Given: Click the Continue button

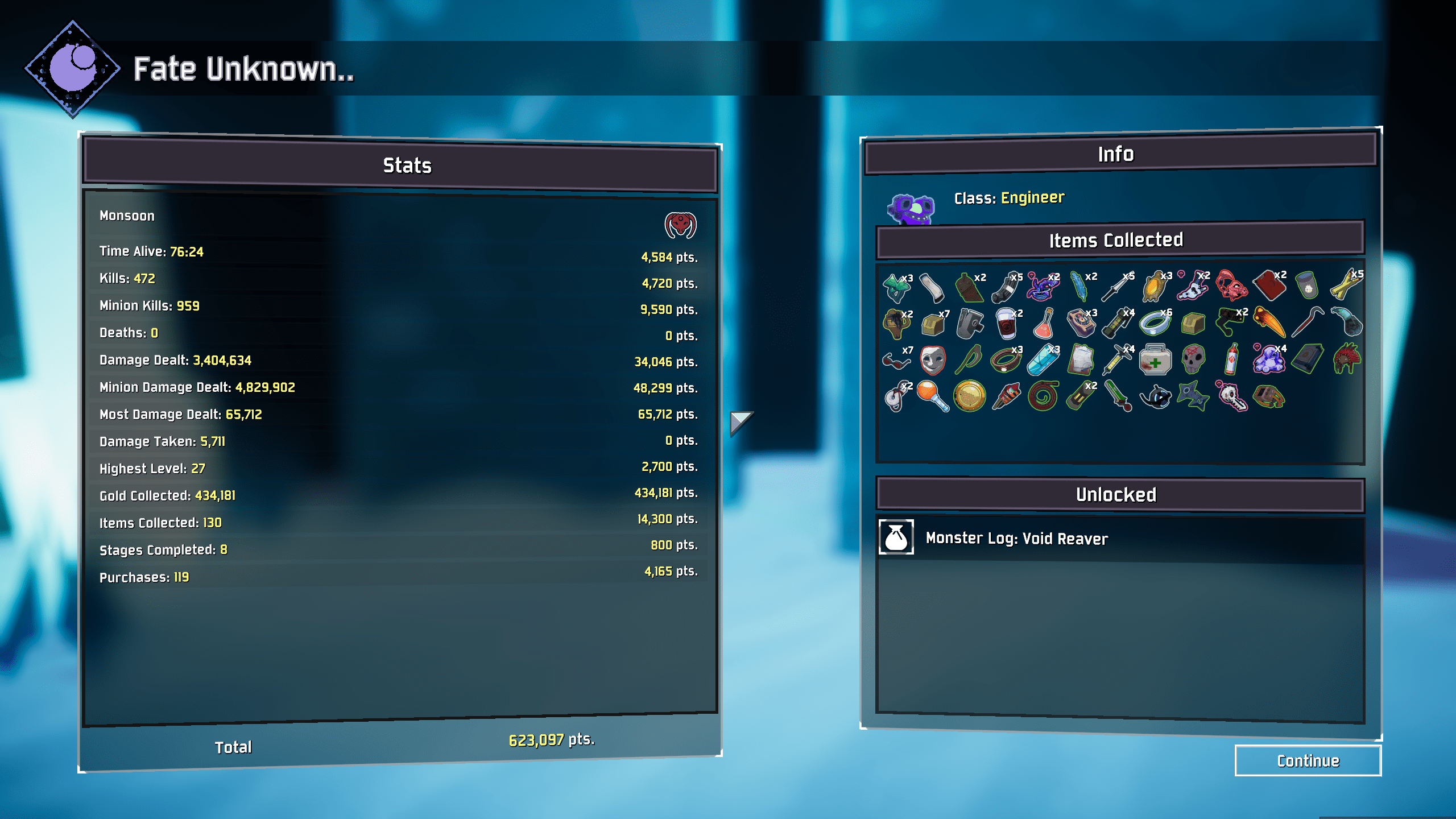Looking at the screenshot, I should coord(1308,760).
